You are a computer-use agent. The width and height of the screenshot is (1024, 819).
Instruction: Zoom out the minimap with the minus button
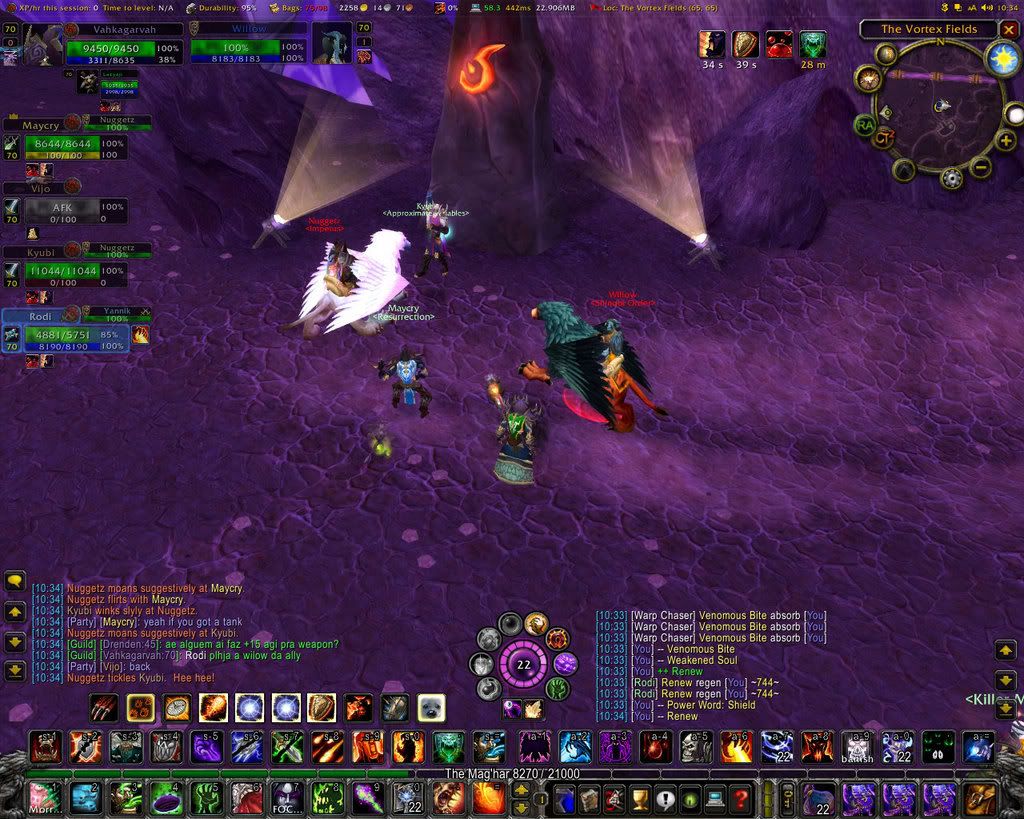(981, 167)
